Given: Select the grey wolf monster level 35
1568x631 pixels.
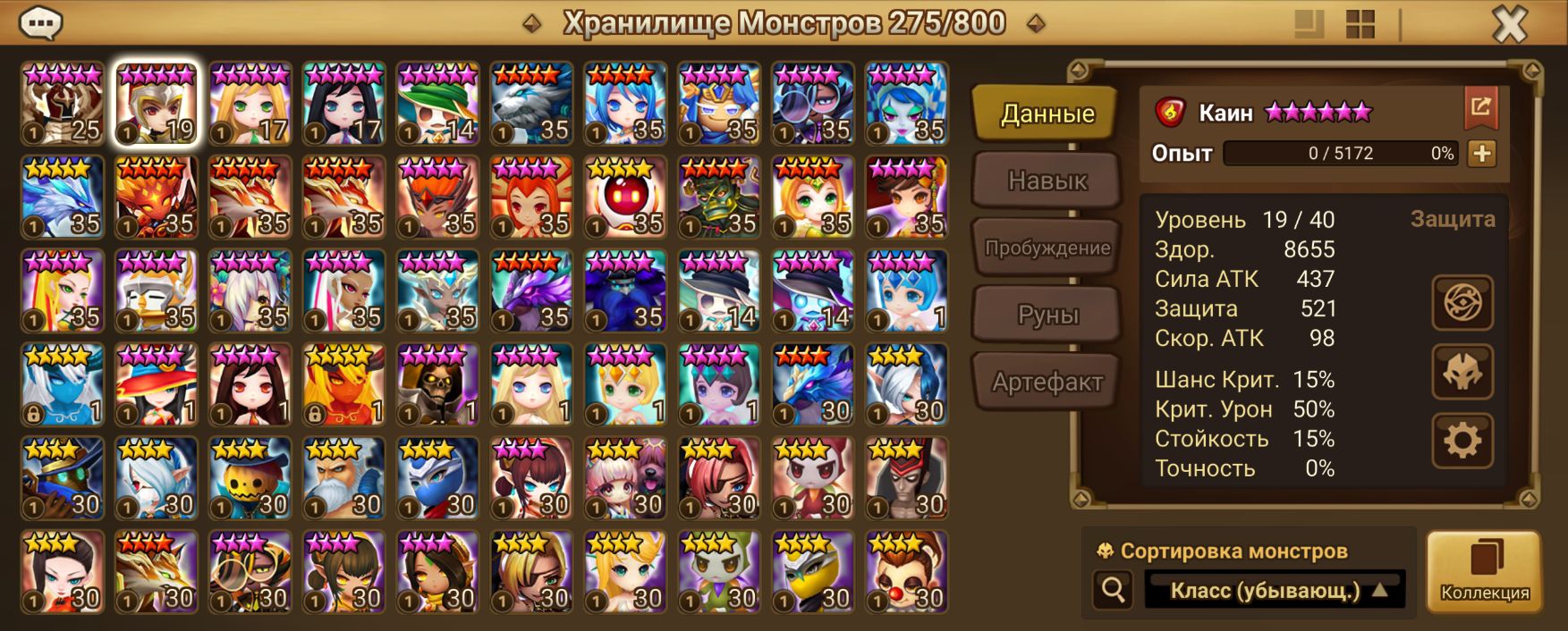Looking at the screenshot, I should click(531, 104).
